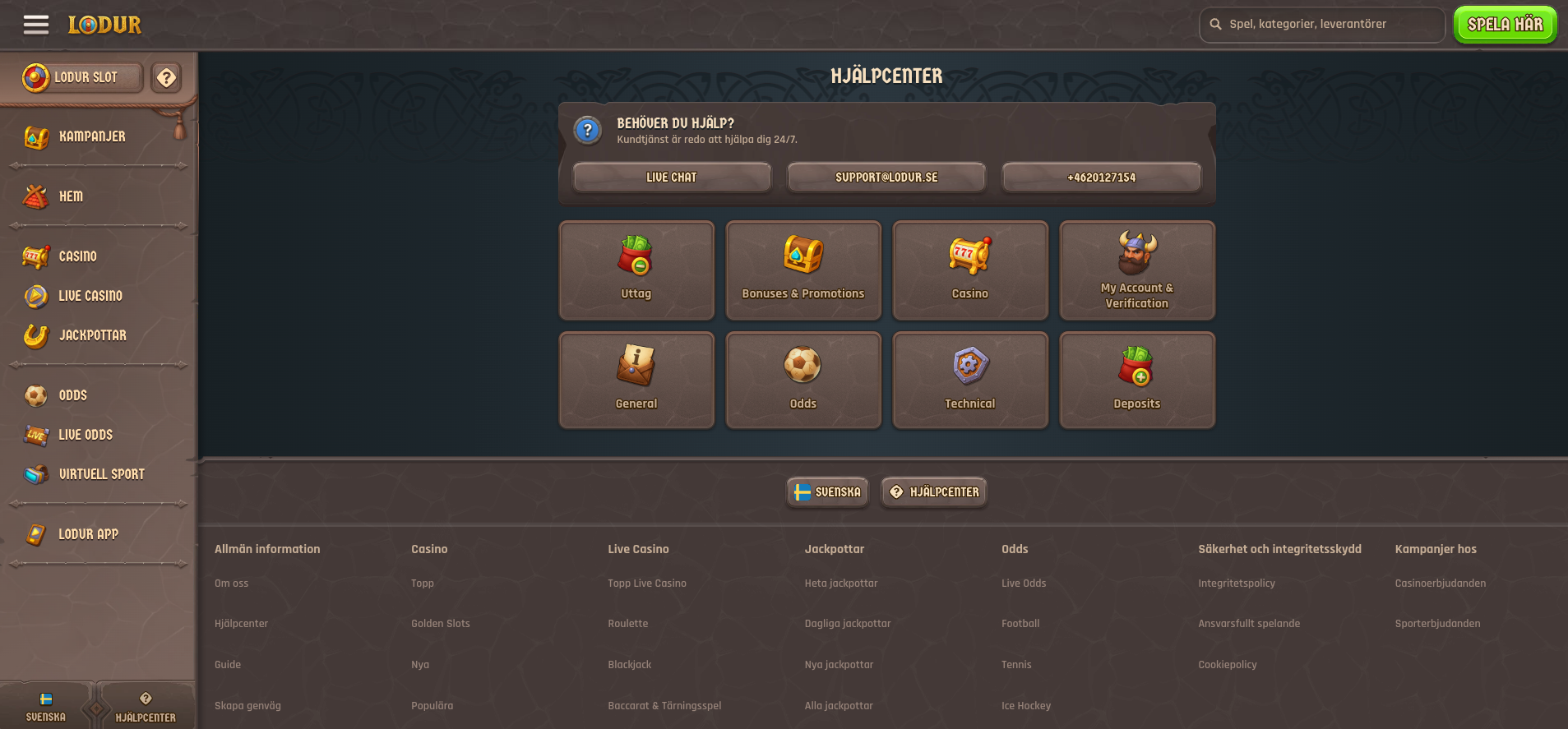Open the hamburger menu
This screenshot has width=1568, height=729.
click(x=35, y=25)
